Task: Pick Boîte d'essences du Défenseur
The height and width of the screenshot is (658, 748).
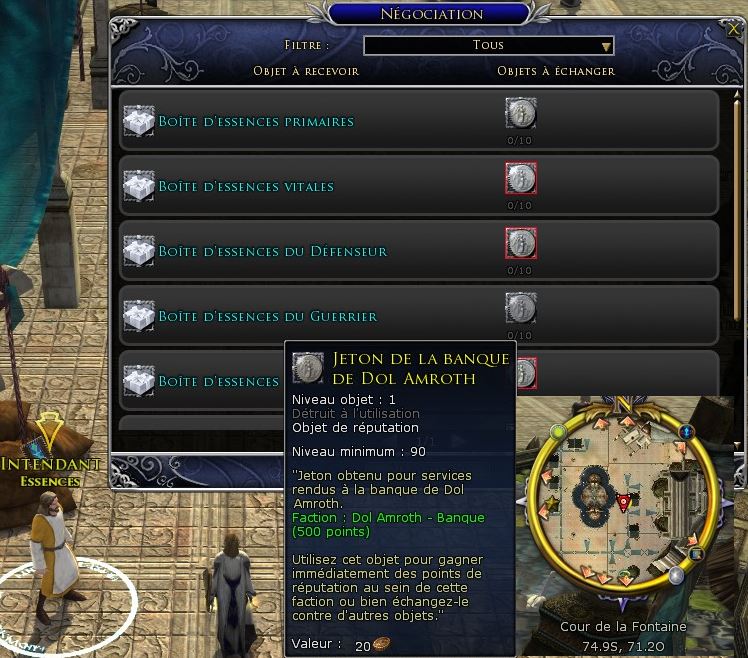Action: [x=272, y=252]
